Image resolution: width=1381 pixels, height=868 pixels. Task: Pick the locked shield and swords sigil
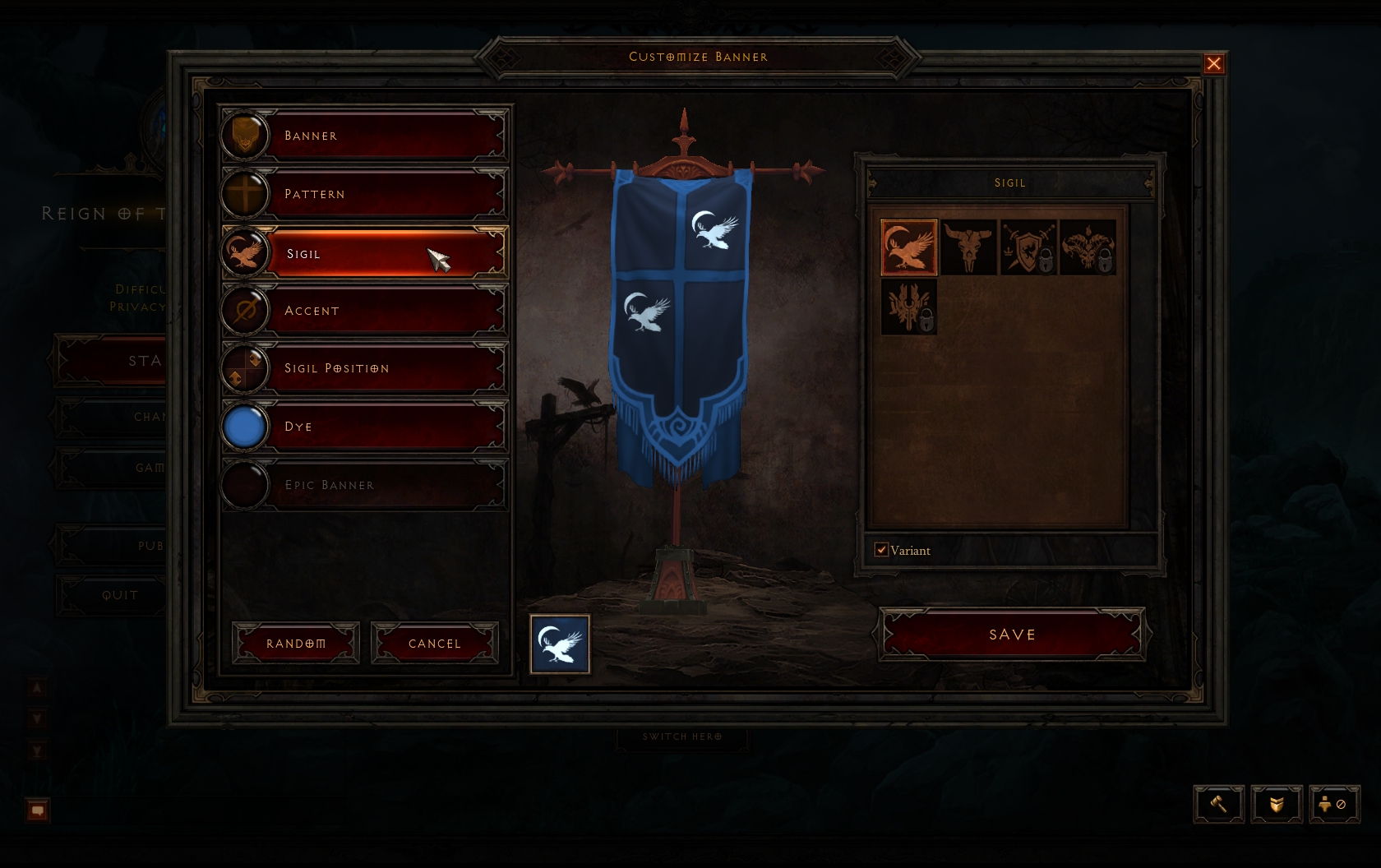1028,247
